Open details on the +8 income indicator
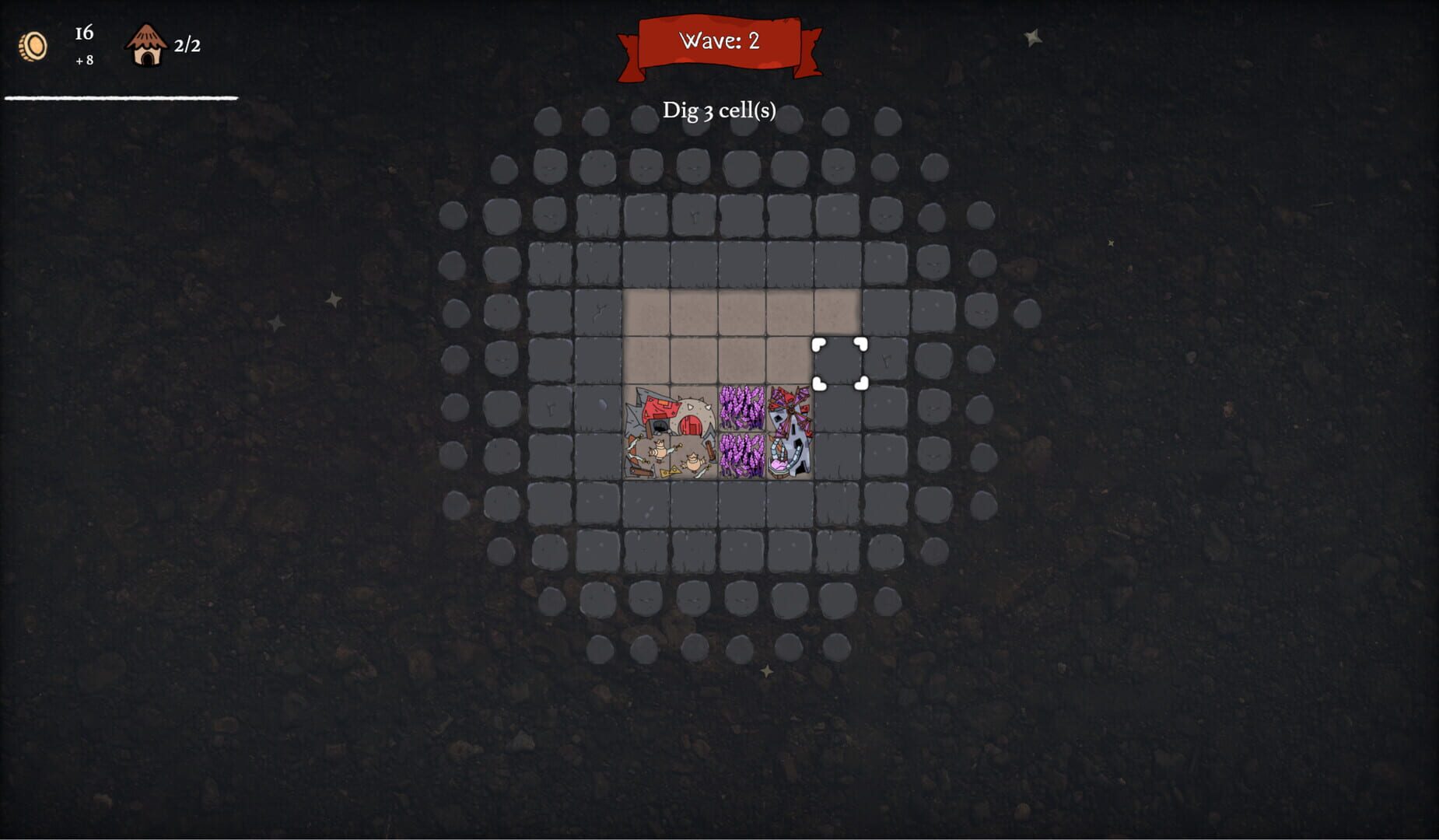The width and height of the screenshot is (1439, 840). point(84,61)
